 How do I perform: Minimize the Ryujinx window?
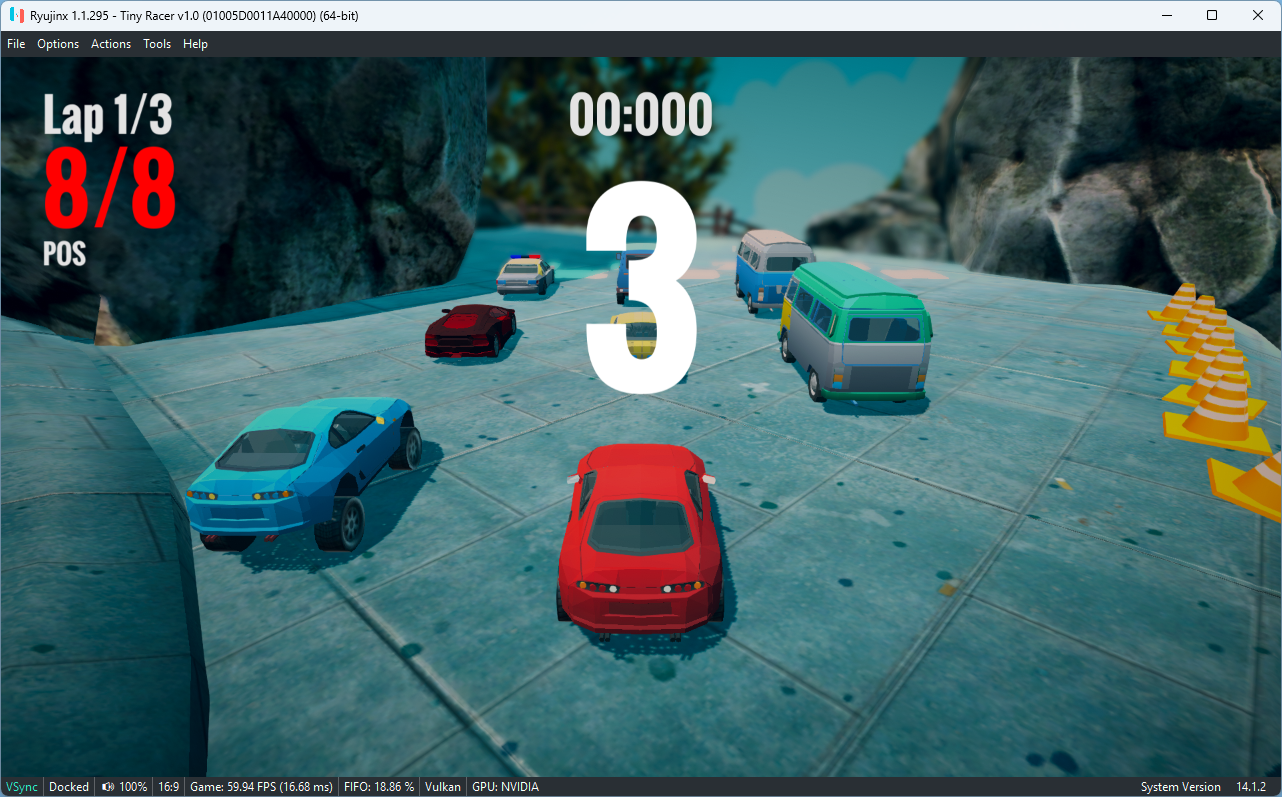(x=1166, y=15)
